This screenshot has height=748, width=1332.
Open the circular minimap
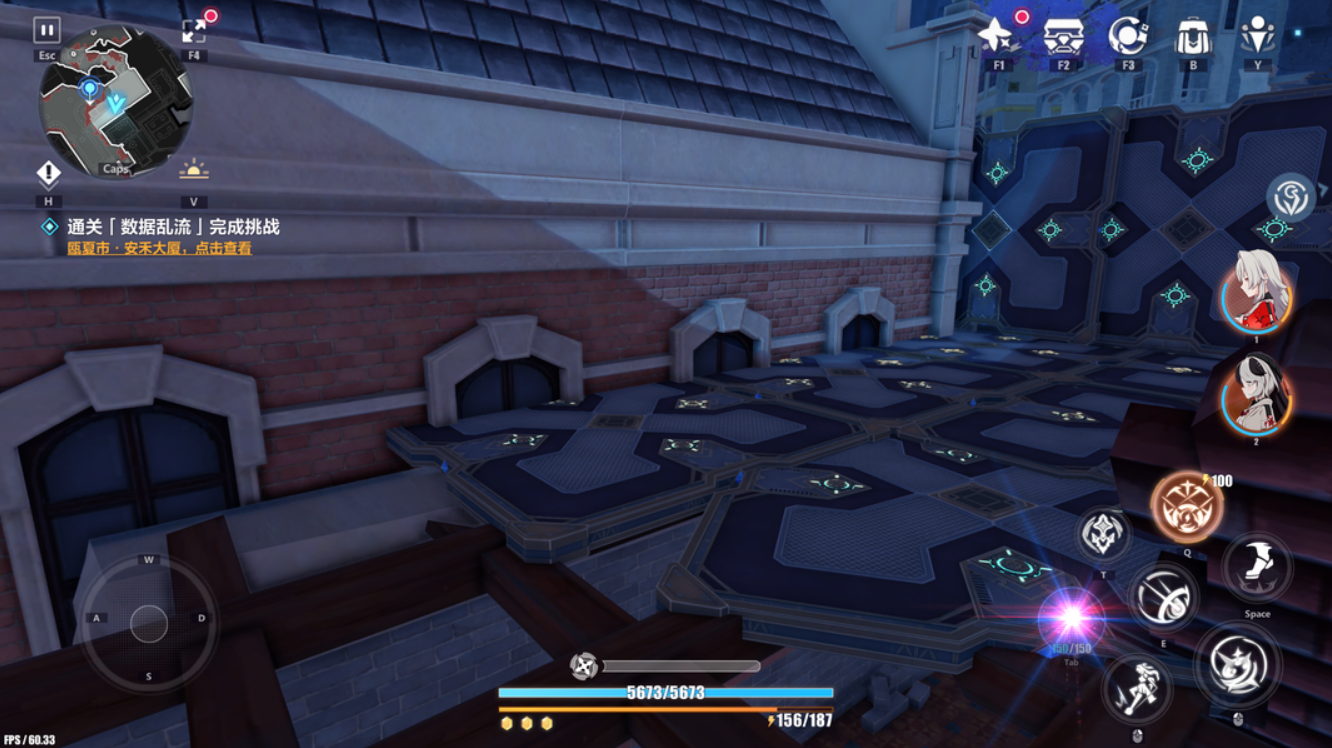115,101
